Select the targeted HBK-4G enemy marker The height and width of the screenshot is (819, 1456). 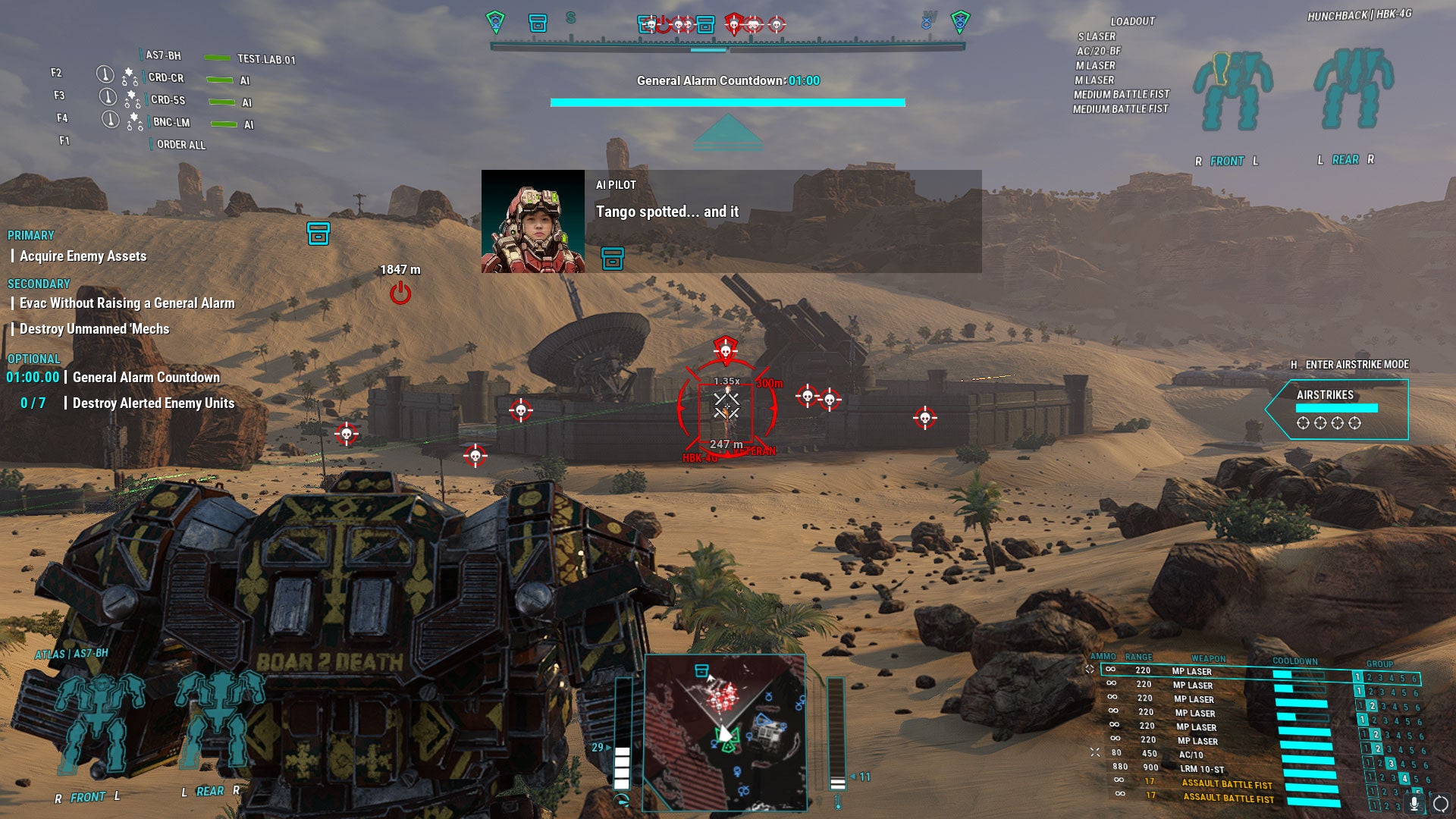point(726,408)
